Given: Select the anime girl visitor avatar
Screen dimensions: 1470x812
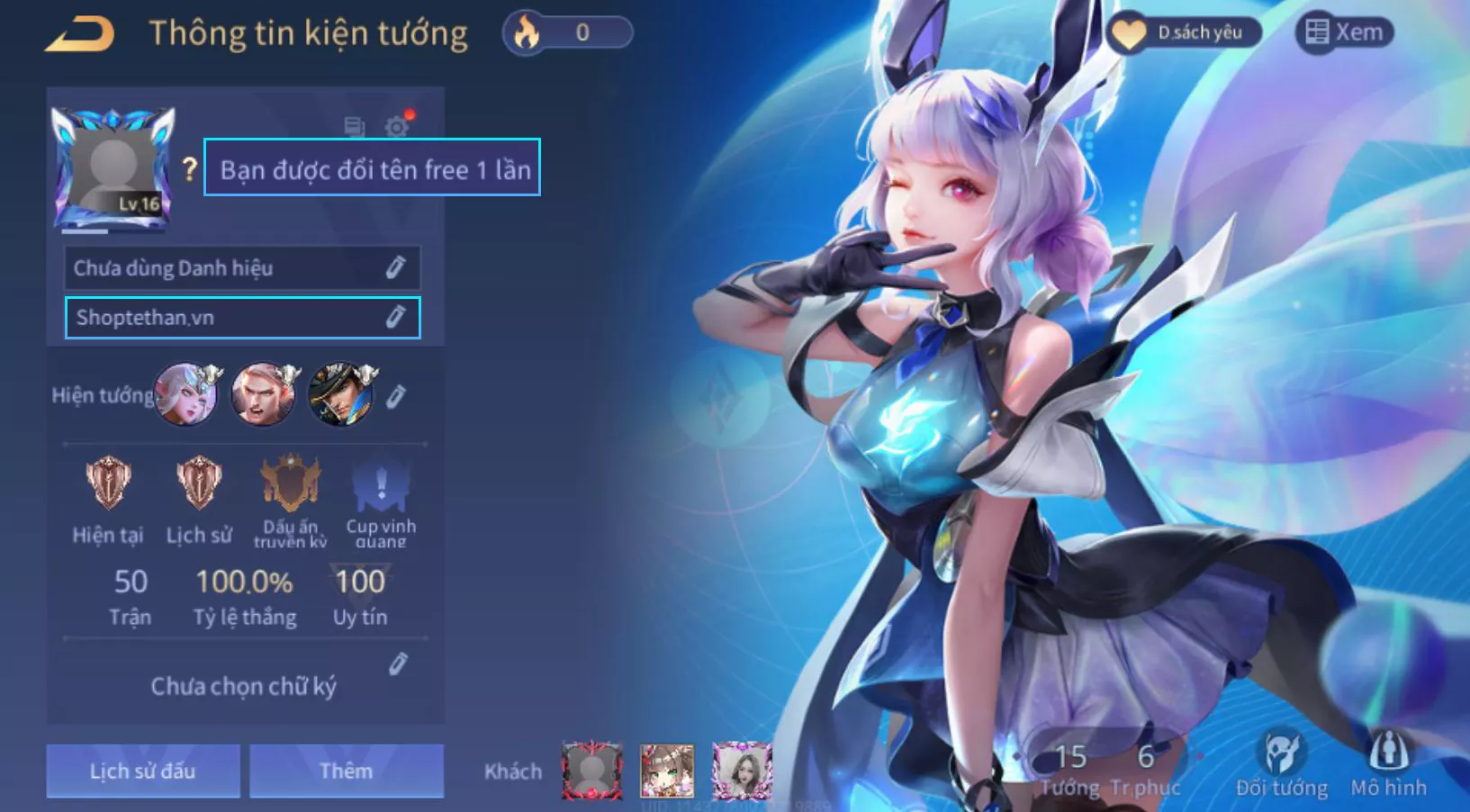Looking at the screenshot, I should tap(667, 771).
